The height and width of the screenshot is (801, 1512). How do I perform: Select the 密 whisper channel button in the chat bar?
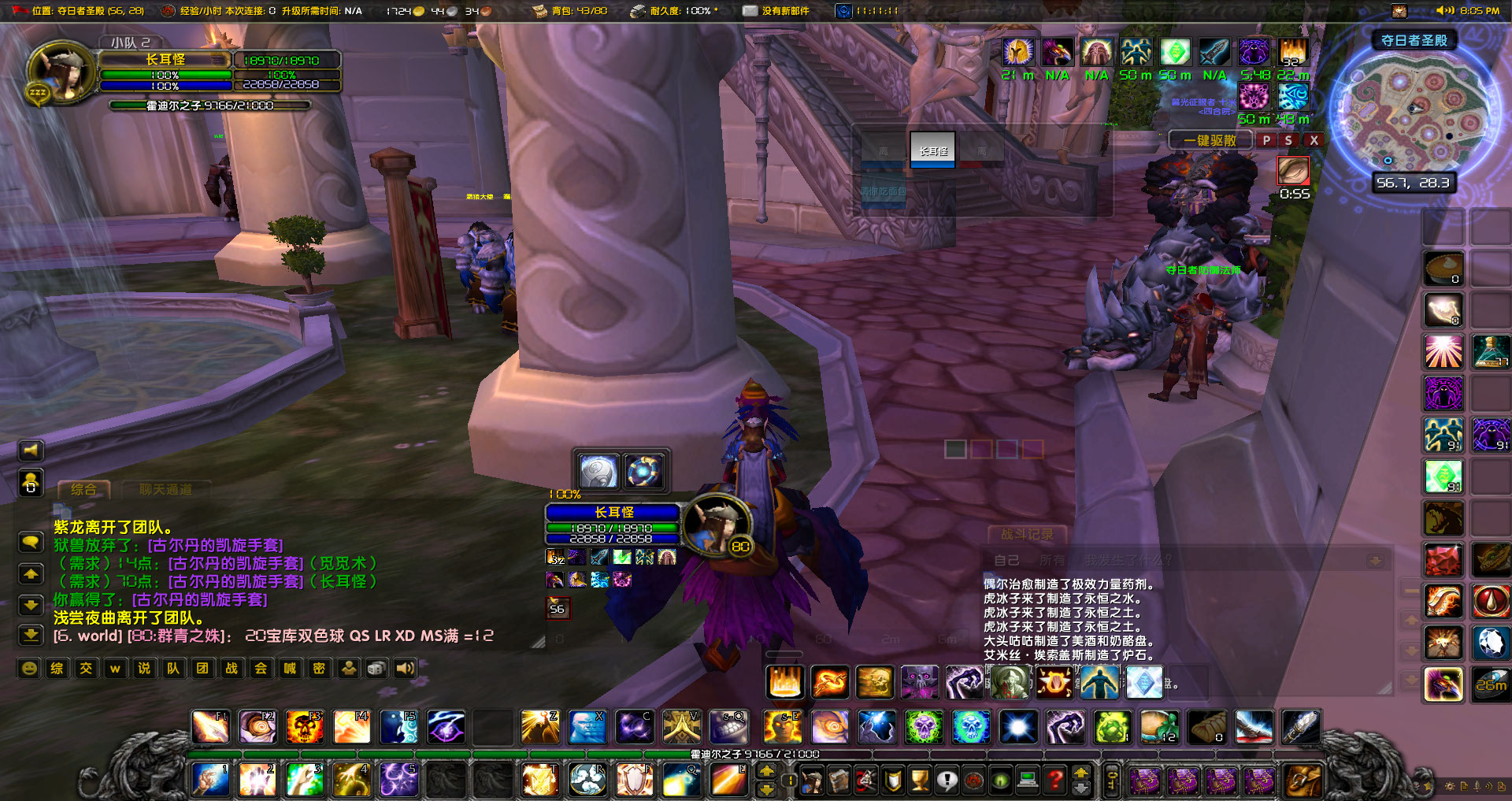[x=318, y=668]
